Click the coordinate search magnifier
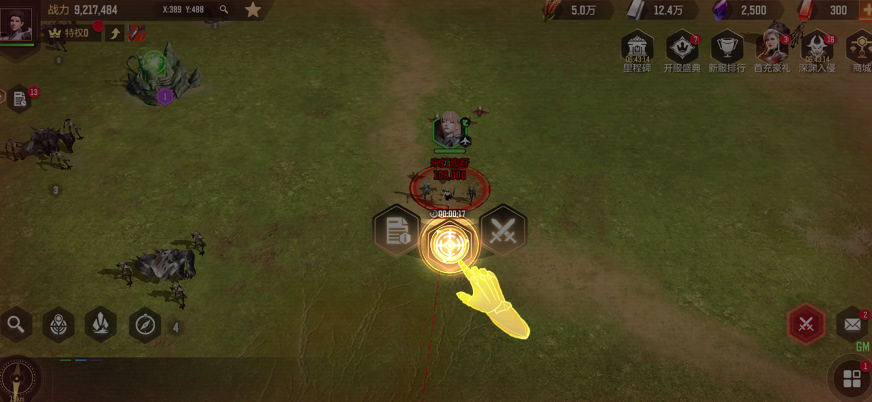872x402 pixels. 224,9
